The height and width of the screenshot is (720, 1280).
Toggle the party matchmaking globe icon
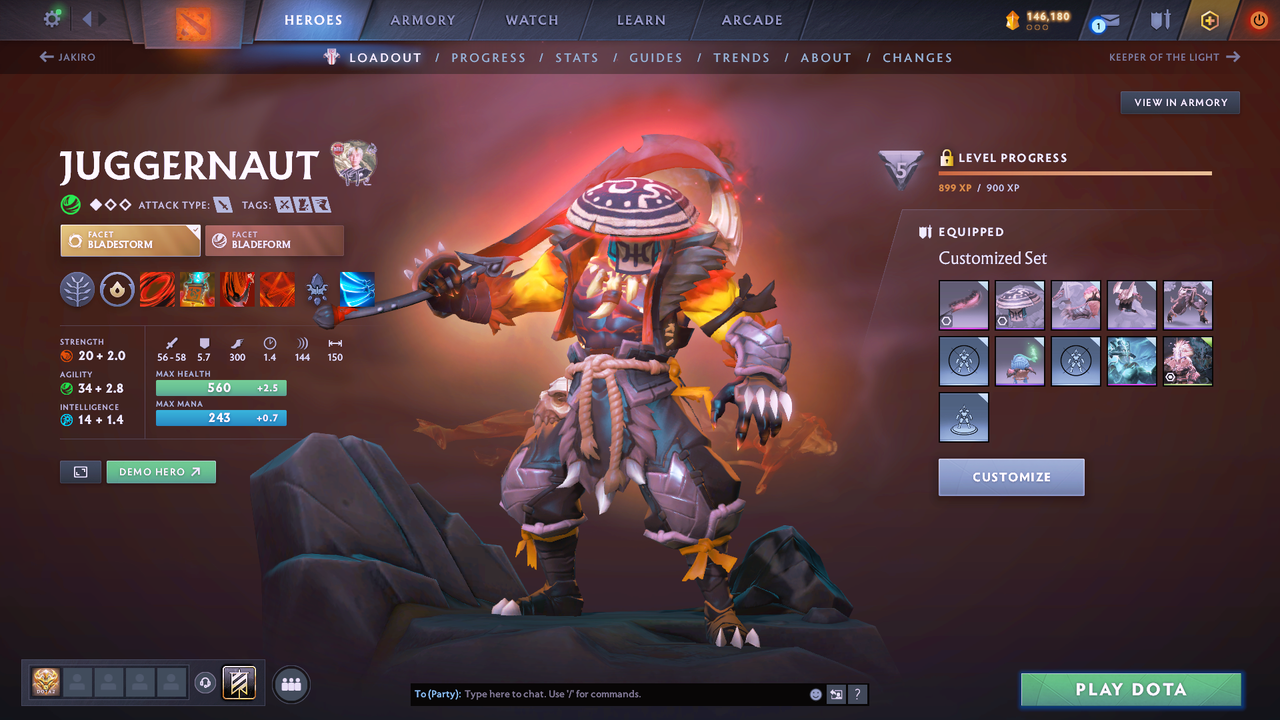pyautogui.click(x=289, y=683)
